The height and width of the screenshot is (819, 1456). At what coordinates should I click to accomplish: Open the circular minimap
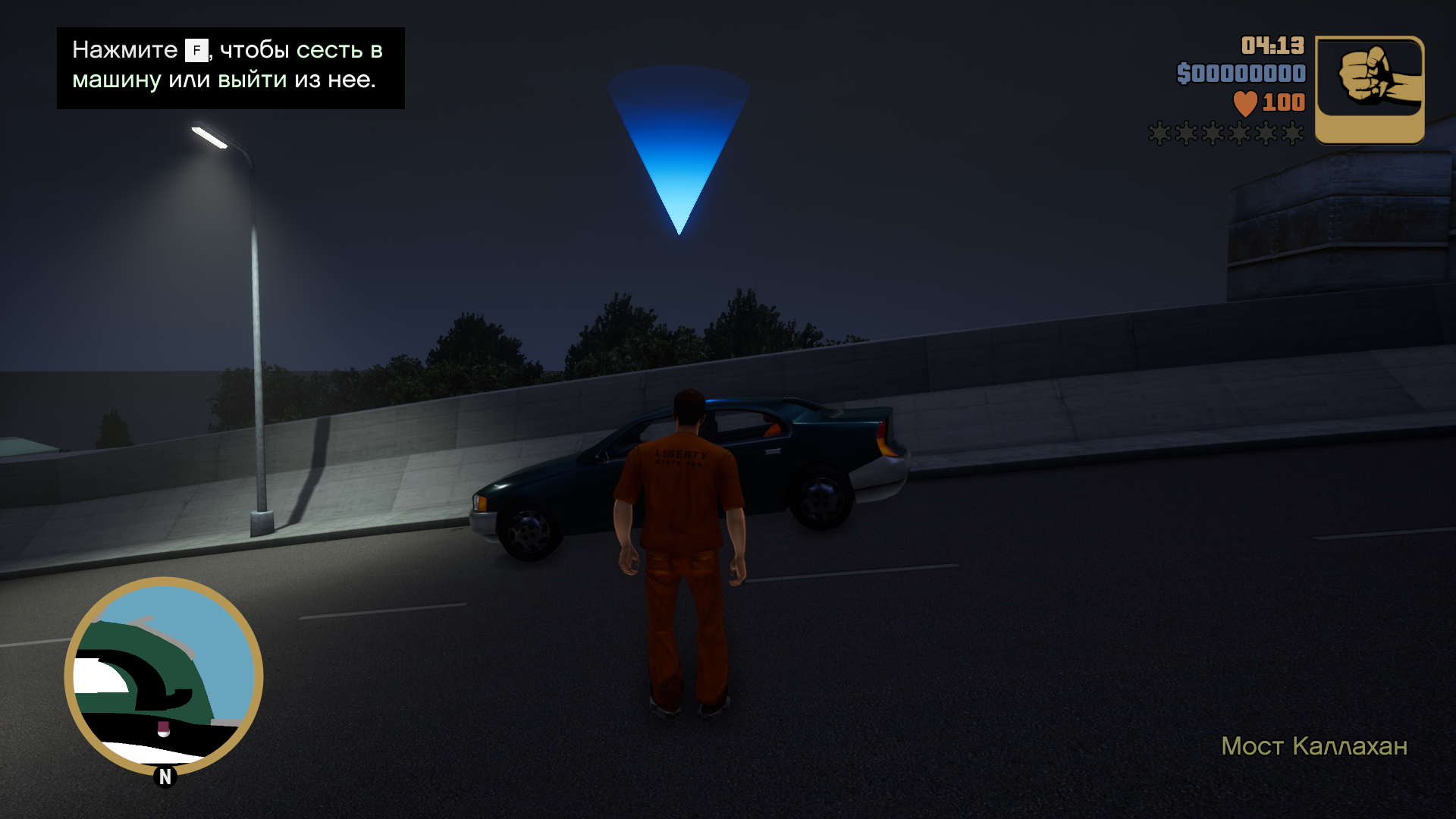pos(164,675)
